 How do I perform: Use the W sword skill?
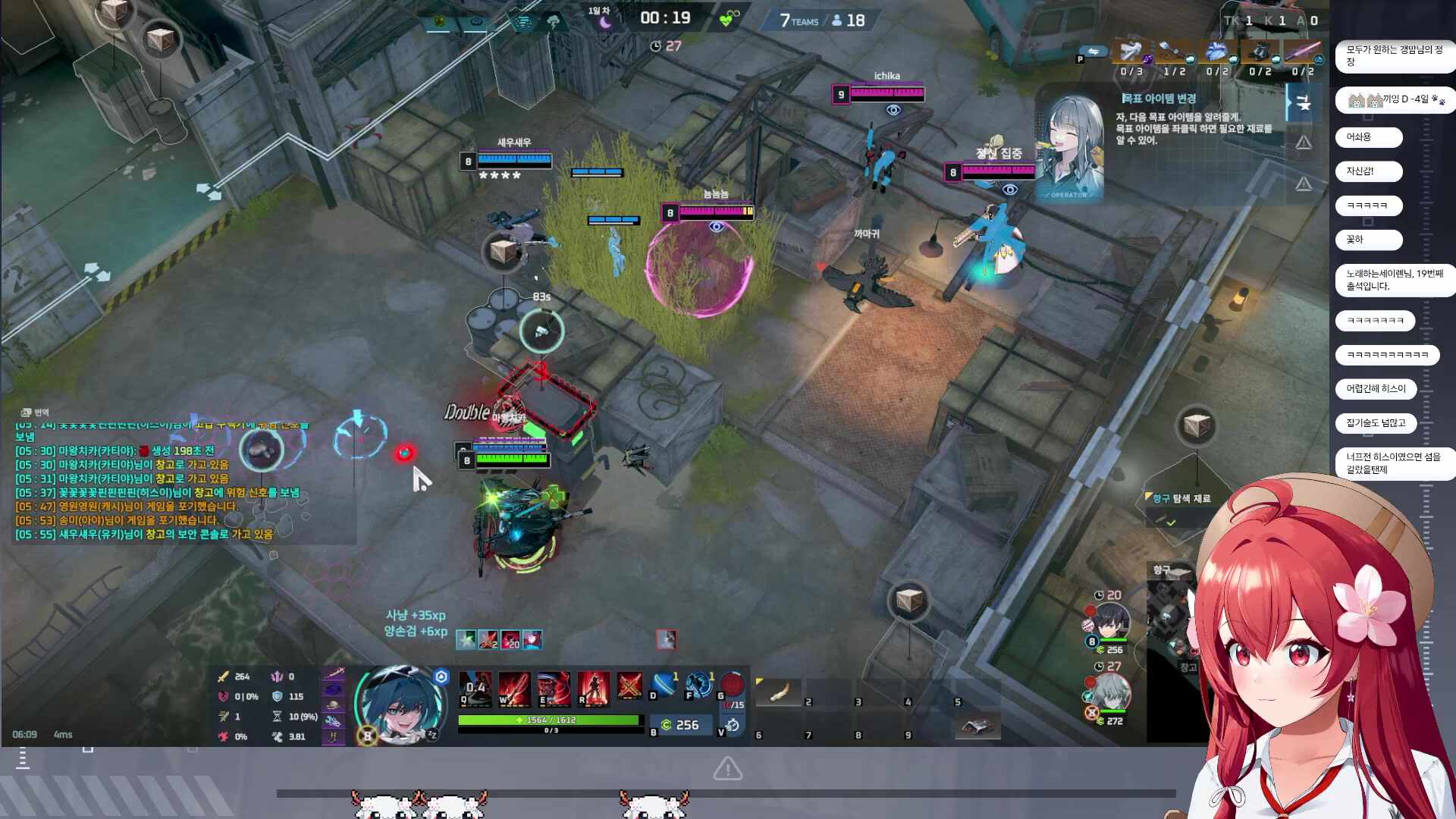[513, 688]
